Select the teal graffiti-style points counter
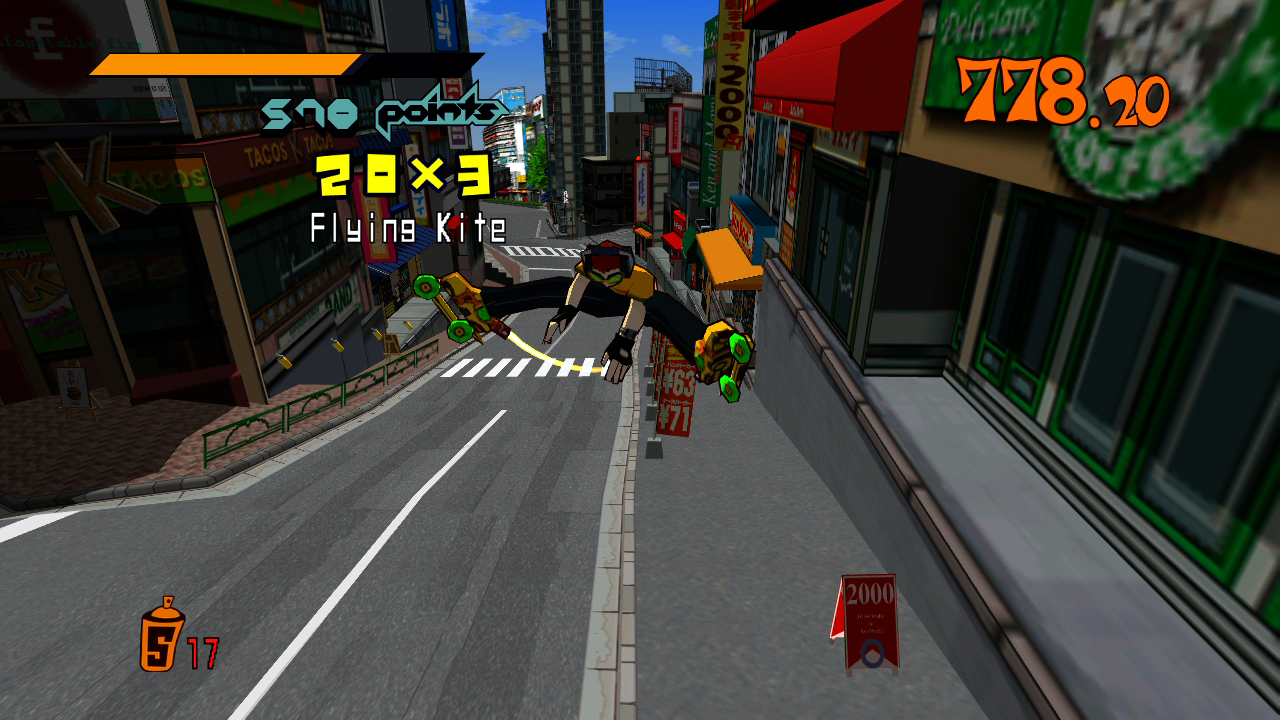The image size is (1280, 720). pos(383,110)
